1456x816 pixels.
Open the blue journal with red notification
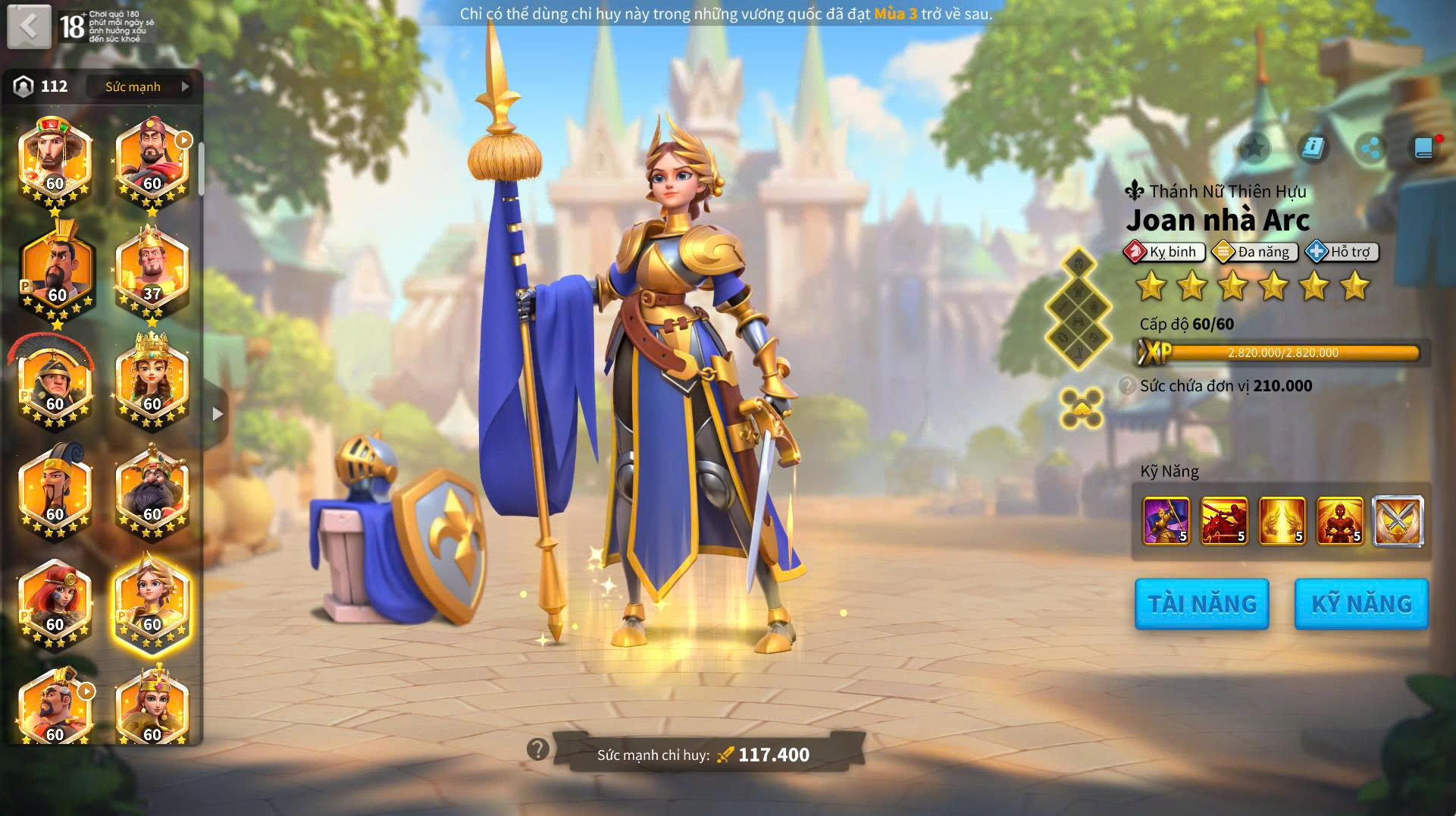(1424, 148)
